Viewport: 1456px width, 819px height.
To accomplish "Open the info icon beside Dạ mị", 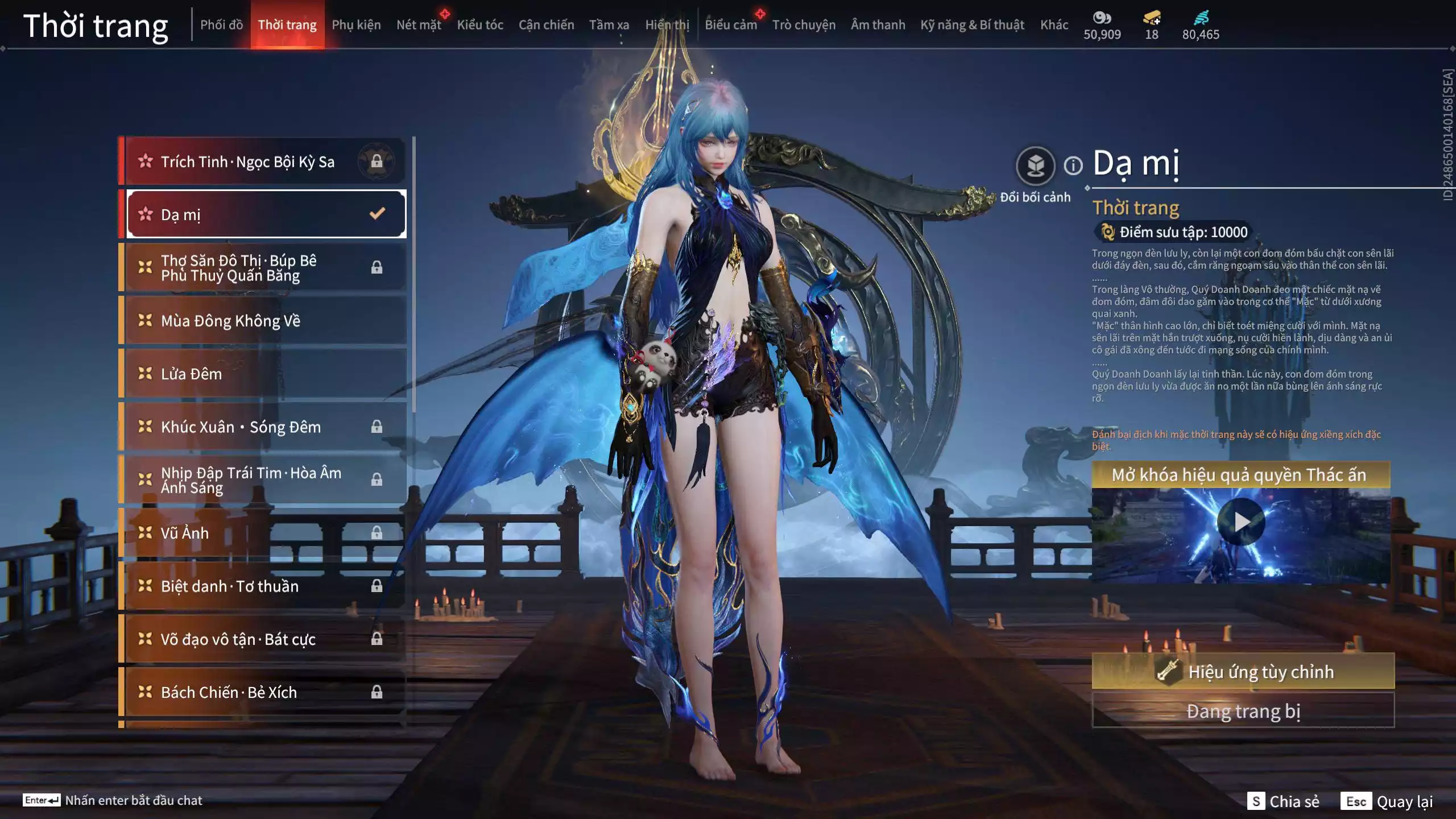I will pyautogui.click(x=1073, y=166).
